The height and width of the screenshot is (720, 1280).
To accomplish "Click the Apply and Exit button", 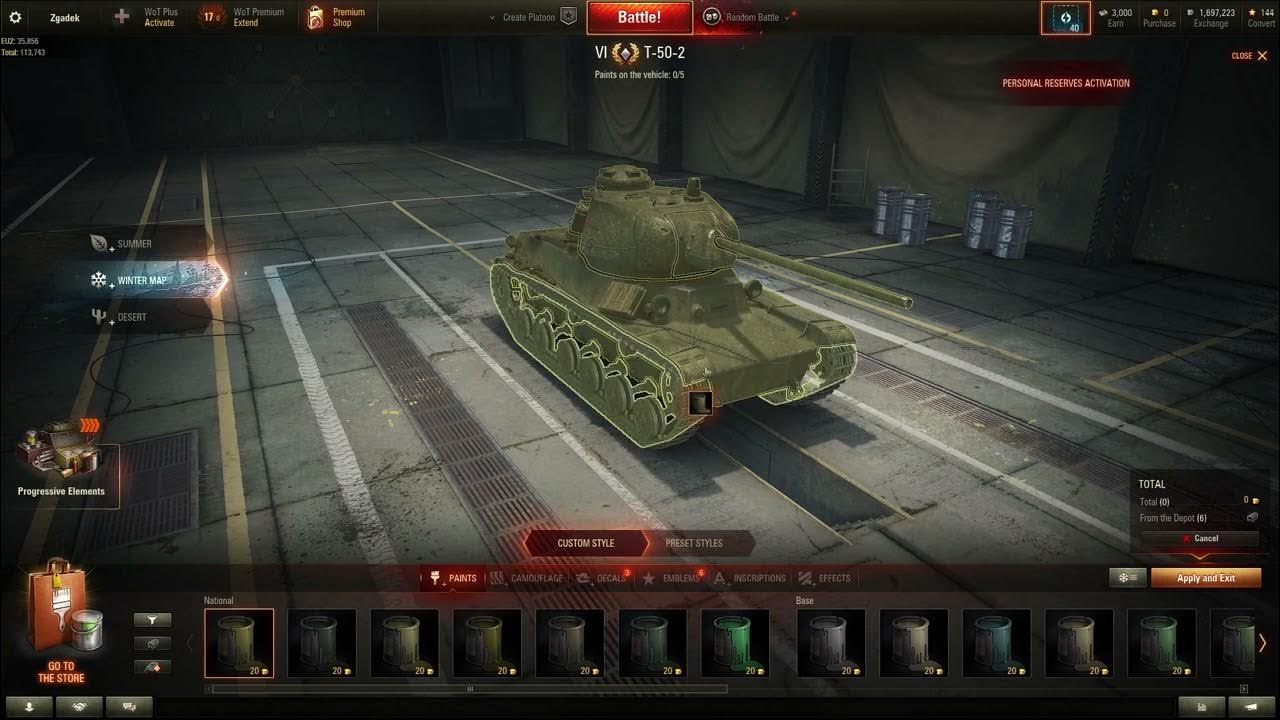I will (x=1205, y=578).
